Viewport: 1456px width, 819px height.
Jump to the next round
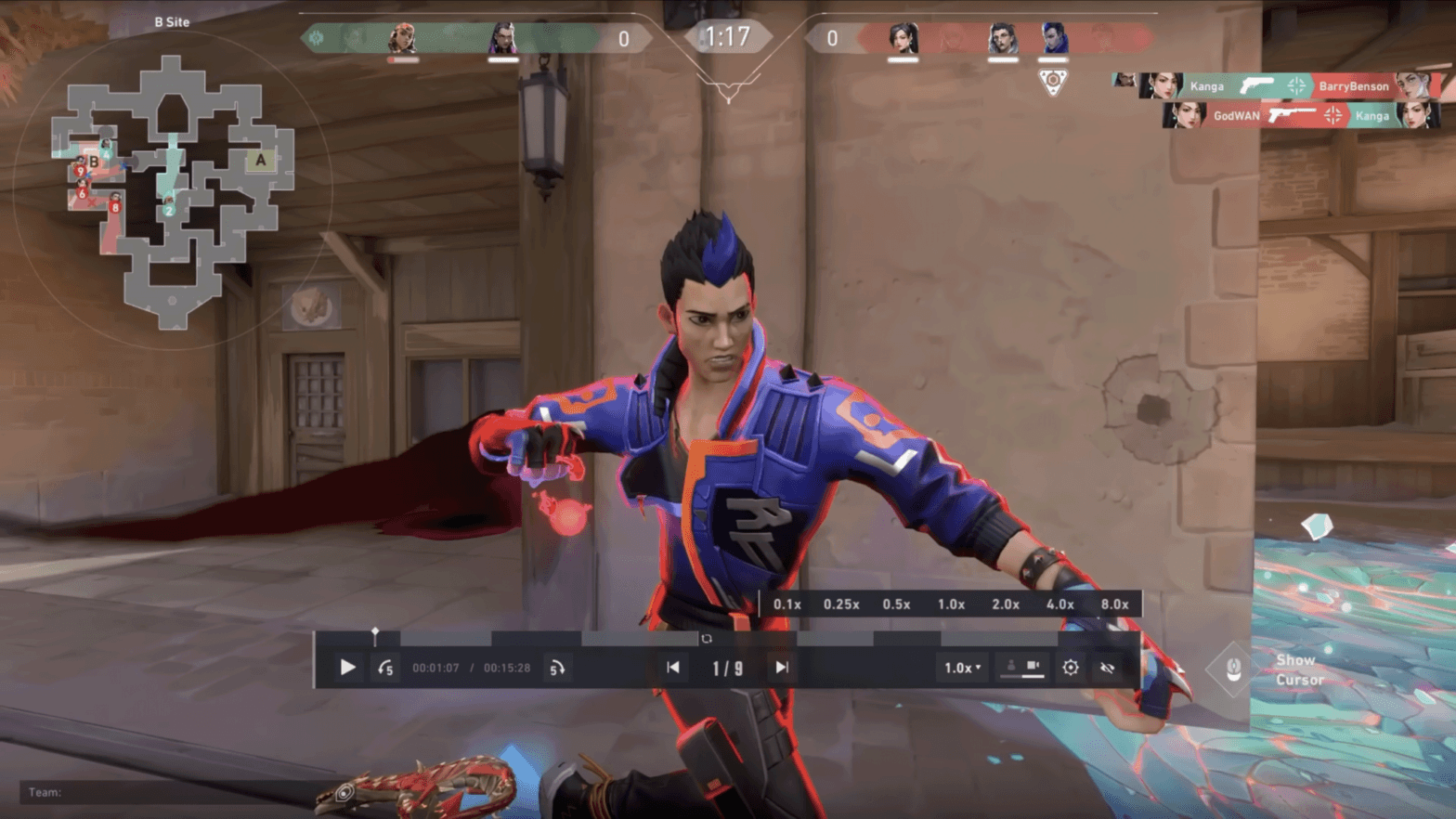782,668
